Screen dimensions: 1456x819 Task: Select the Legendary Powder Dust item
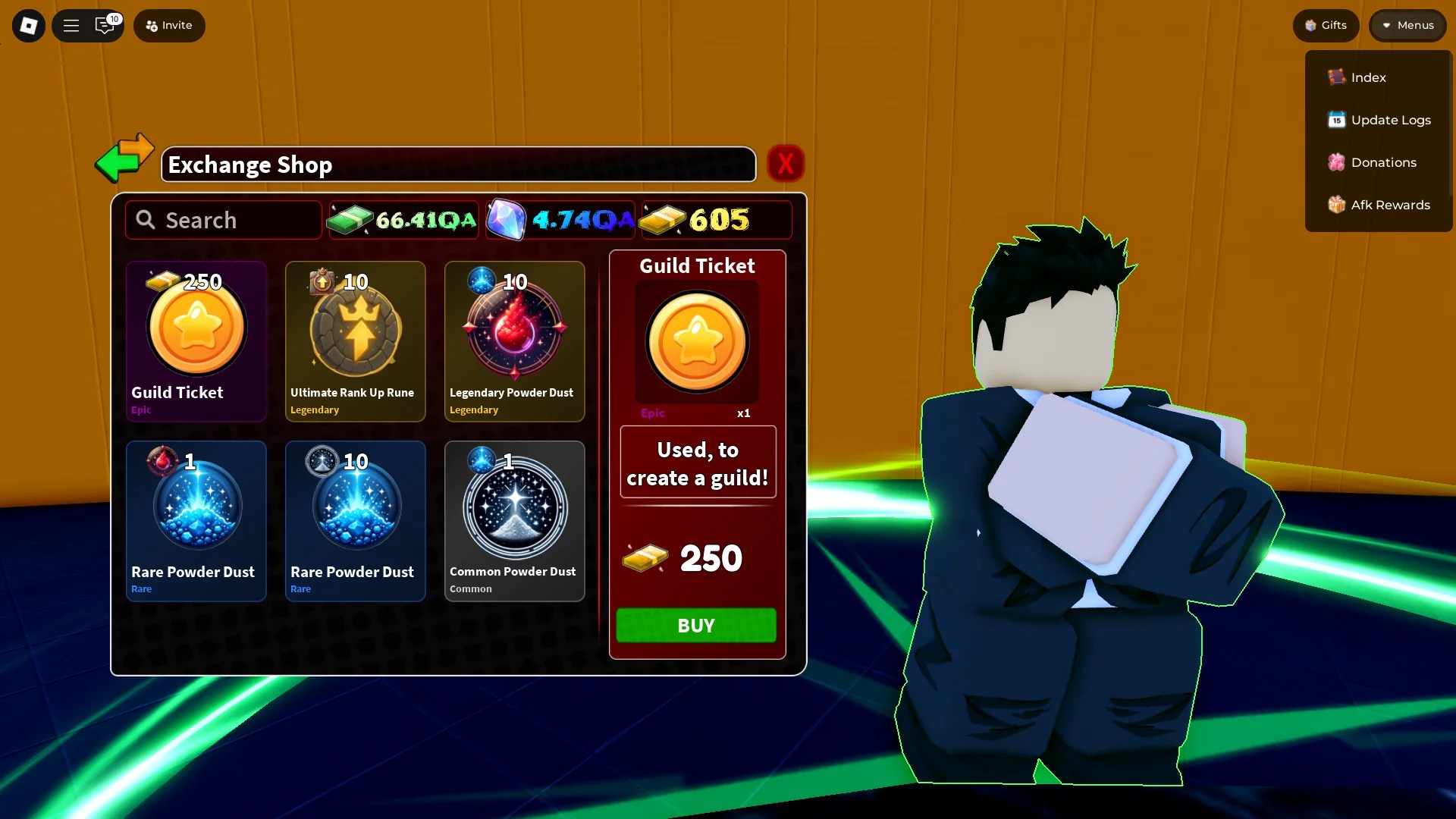(x=514, y=341)
